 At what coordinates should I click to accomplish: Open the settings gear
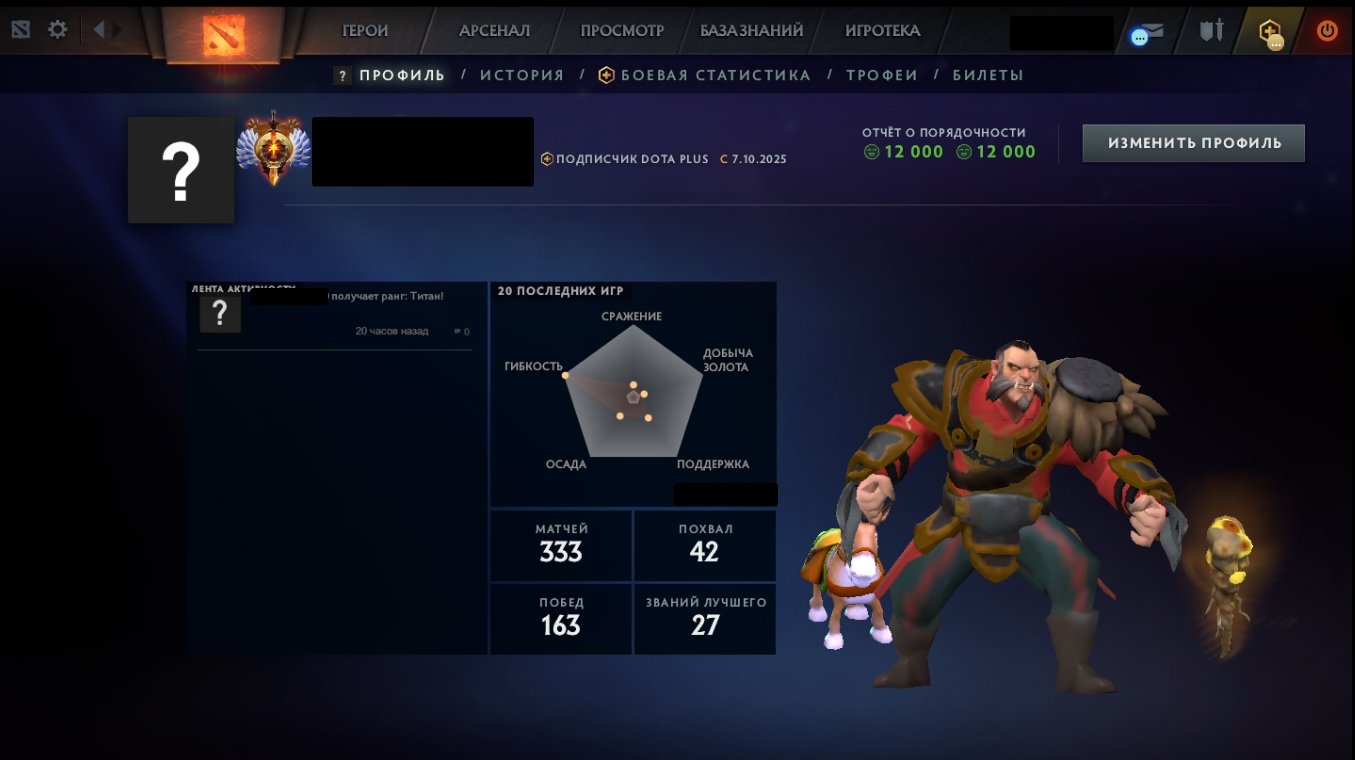(x=57, y=28)
